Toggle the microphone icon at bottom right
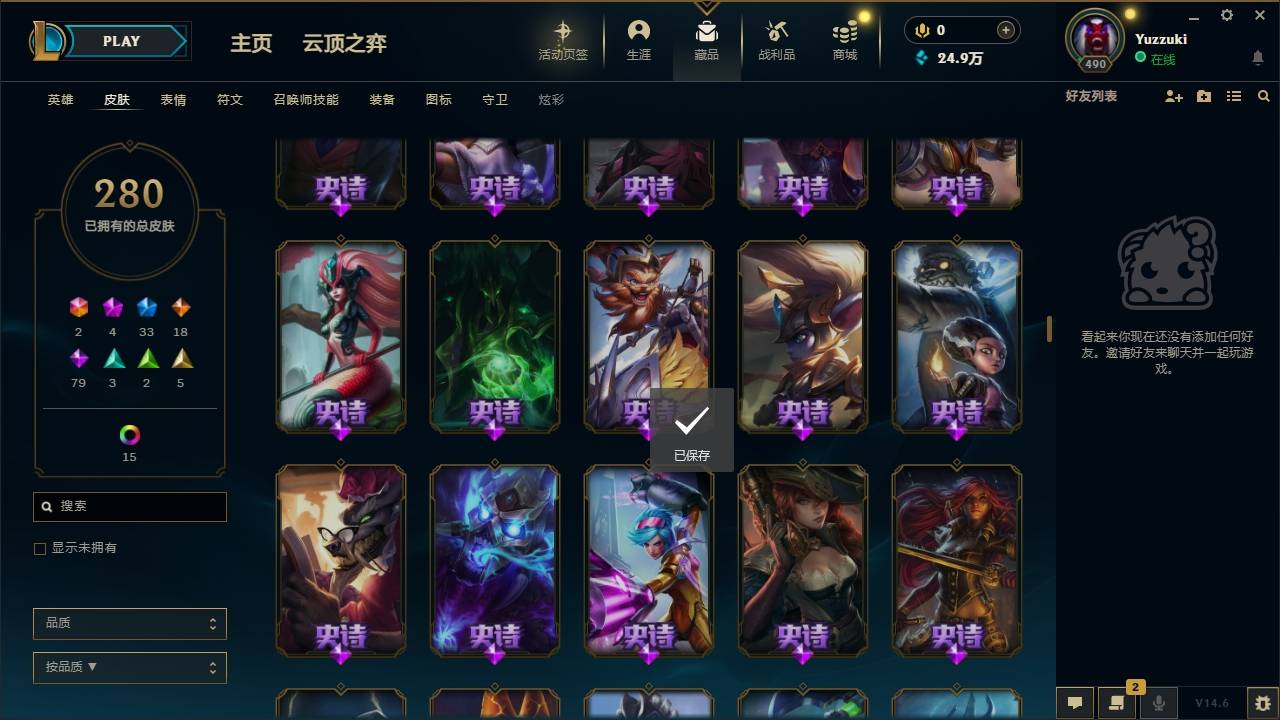The height and width of the screenshot is (720, 1280). coord(1158,703)
